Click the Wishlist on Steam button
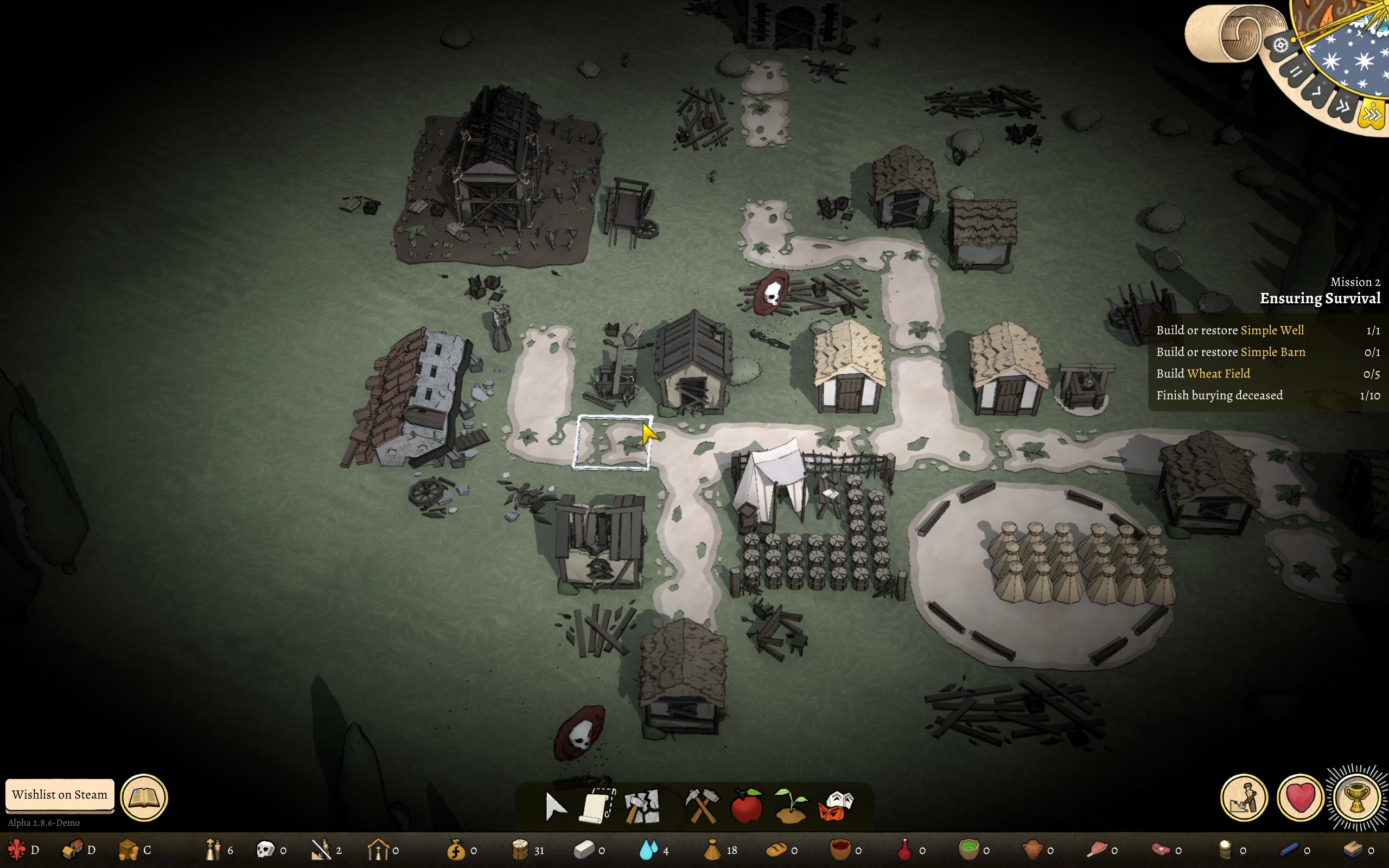Viewport: 1389px width, 868px height. (x=60, y=795)
